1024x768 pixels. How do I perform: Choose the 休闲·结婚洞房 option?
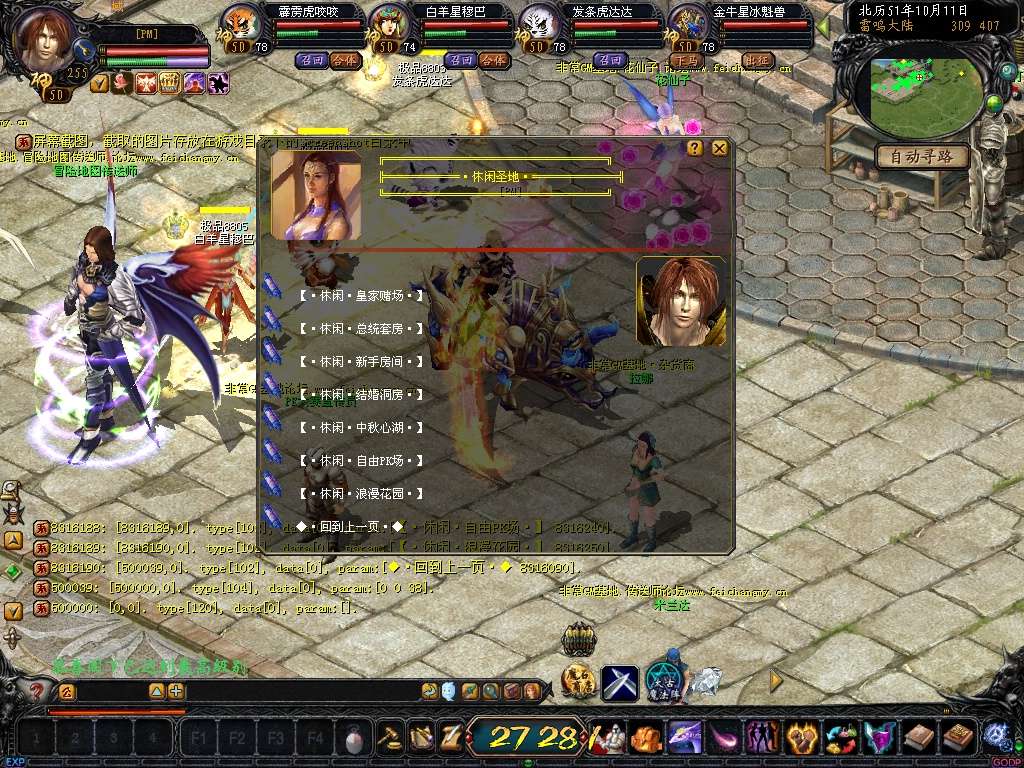[x=361, y=395]
